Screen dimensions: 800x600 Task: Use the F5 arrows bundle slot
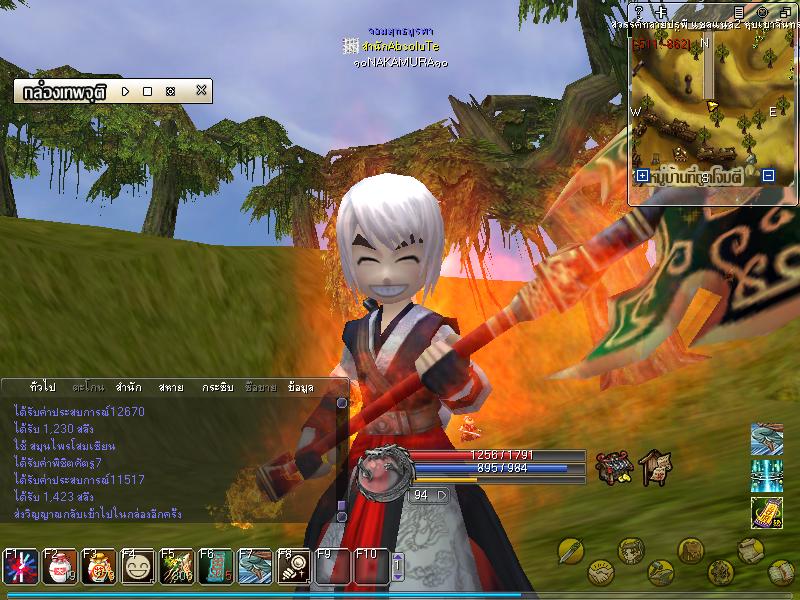click(x=177, y=567)
